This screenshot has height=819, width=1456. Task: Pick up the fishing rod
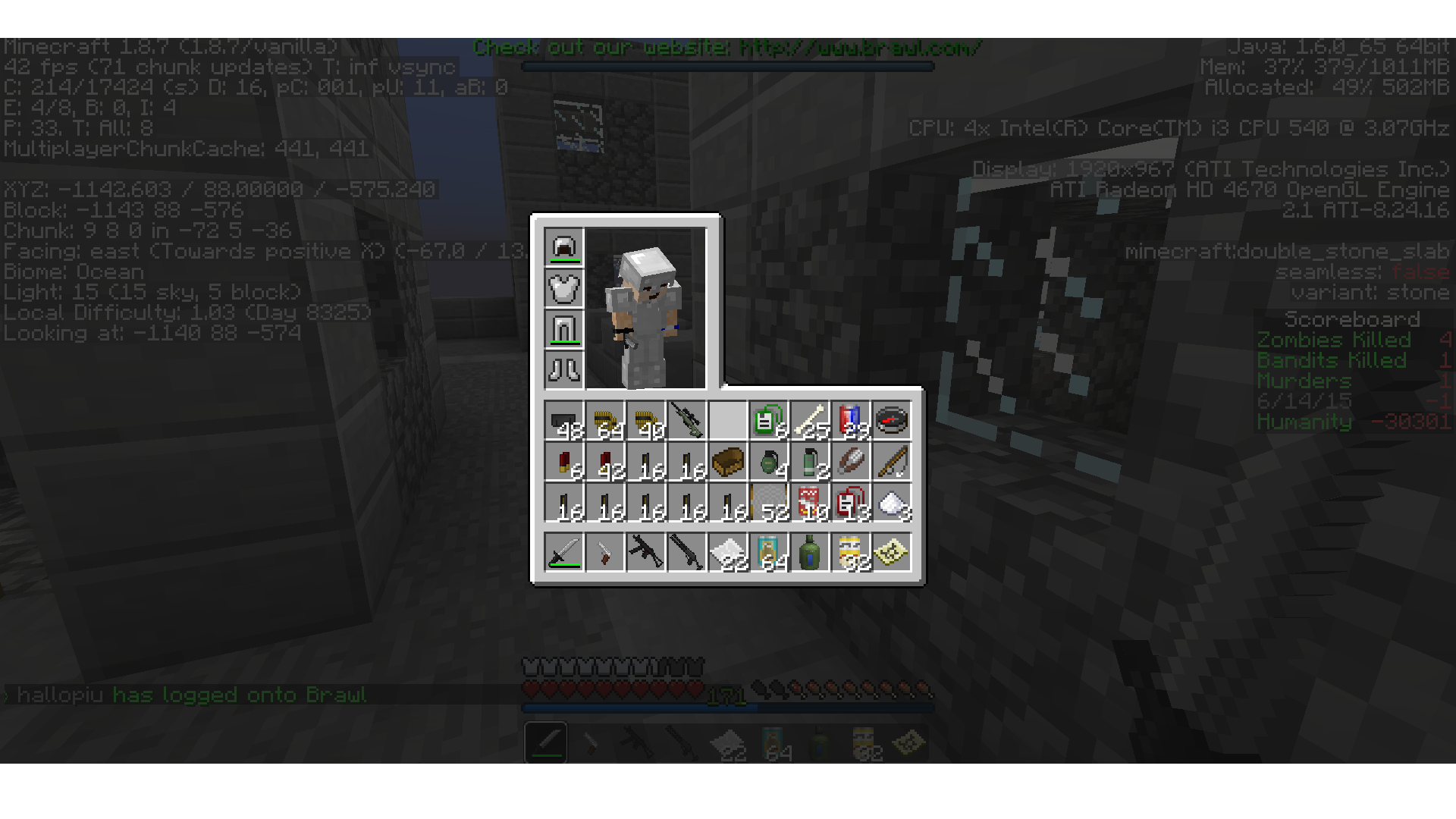(891, 461)
